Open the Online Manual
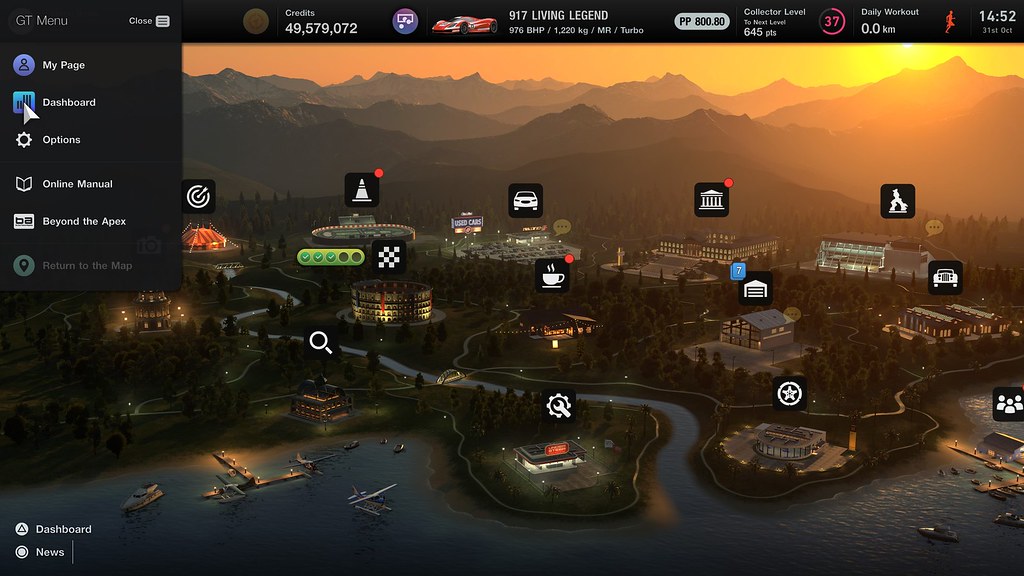This screenshot has width=1024, height=576. (77, 184)
